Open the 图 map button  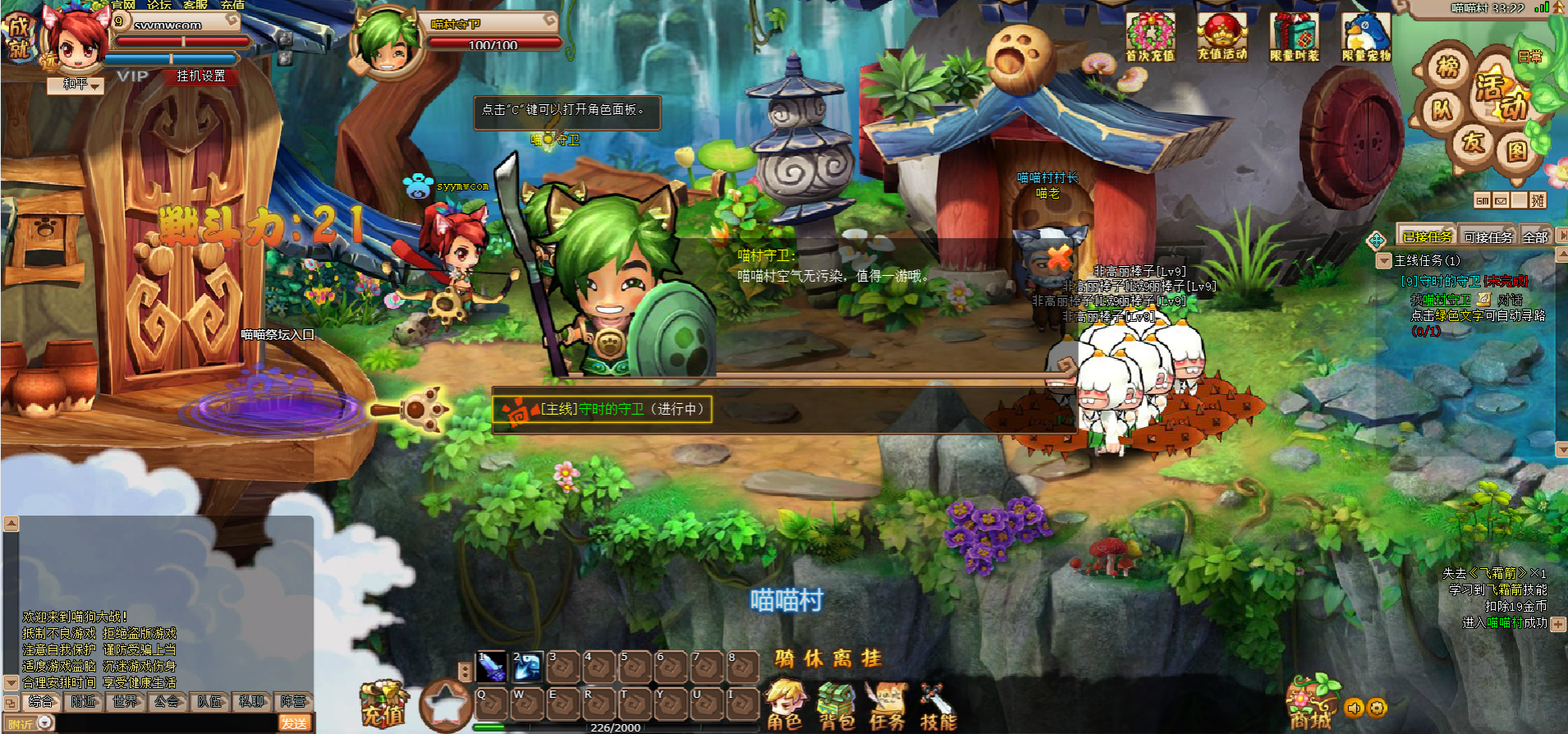tap(1515, 150)
